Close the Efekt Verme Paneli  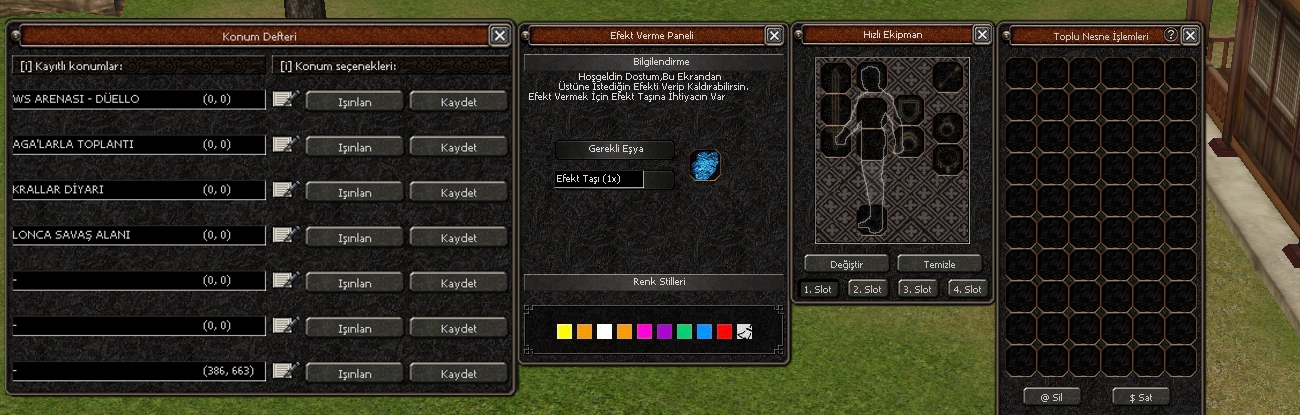pos(773,36)
